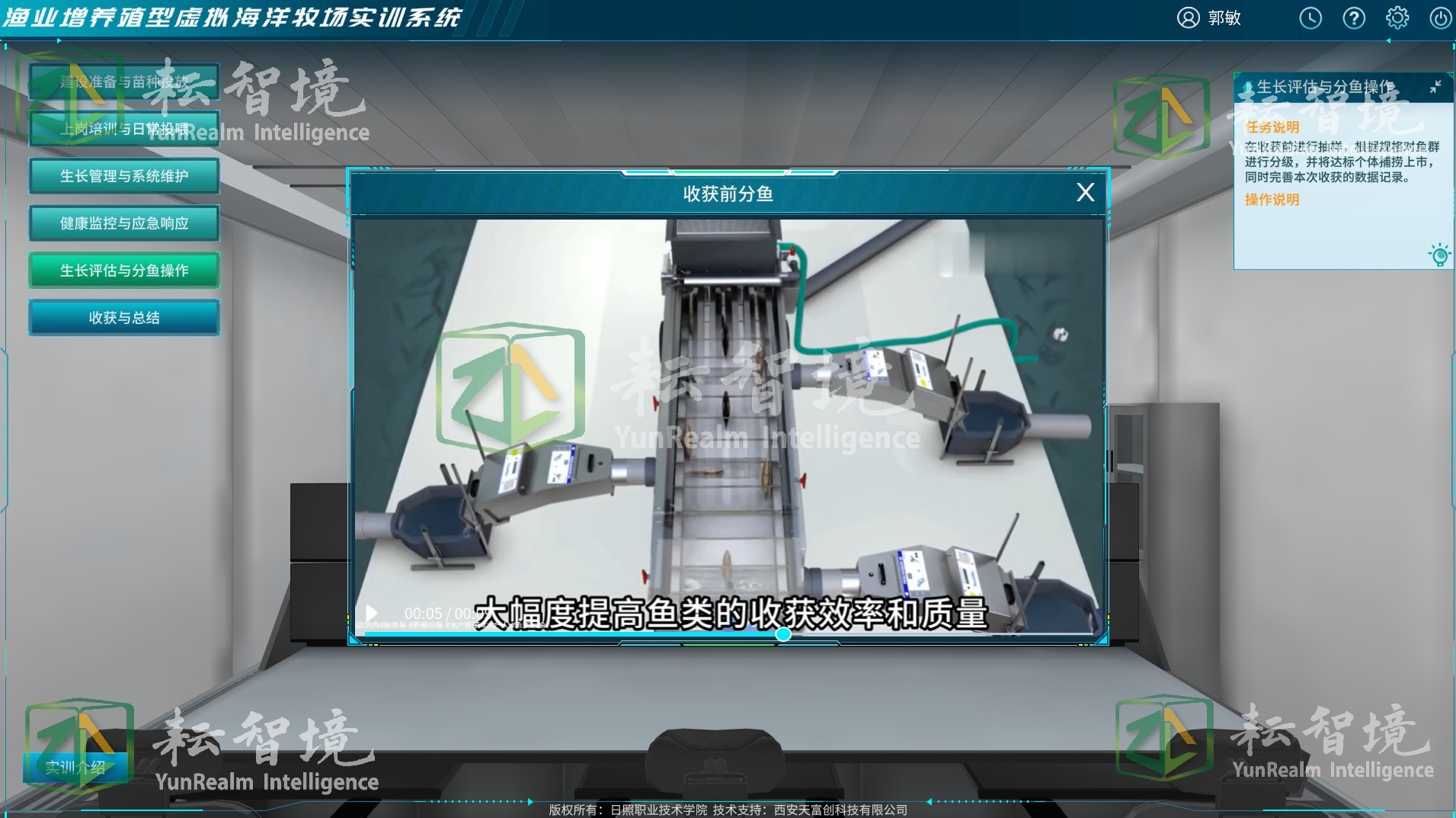Activate the 健康监控与应急响应 module
1456x818 pixels.
pos(123,223)
